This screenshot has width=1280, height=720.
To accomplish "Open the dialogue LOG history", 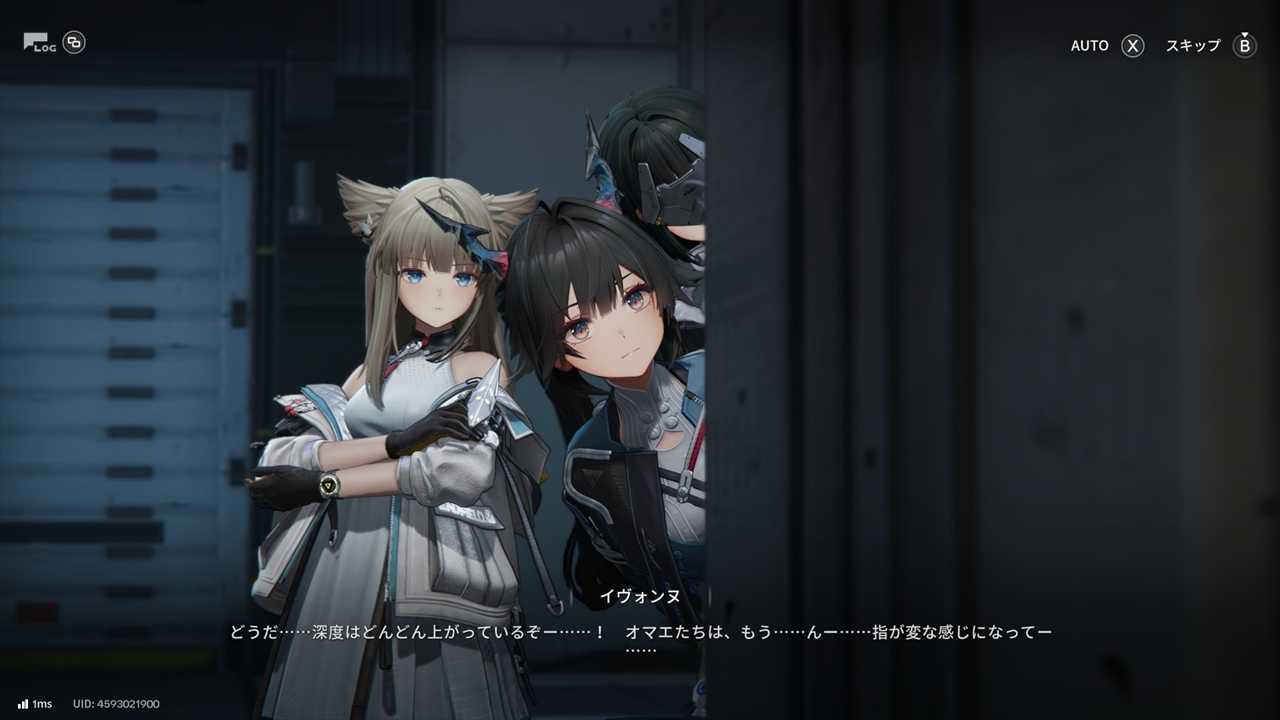I will (x=40, y=43).
